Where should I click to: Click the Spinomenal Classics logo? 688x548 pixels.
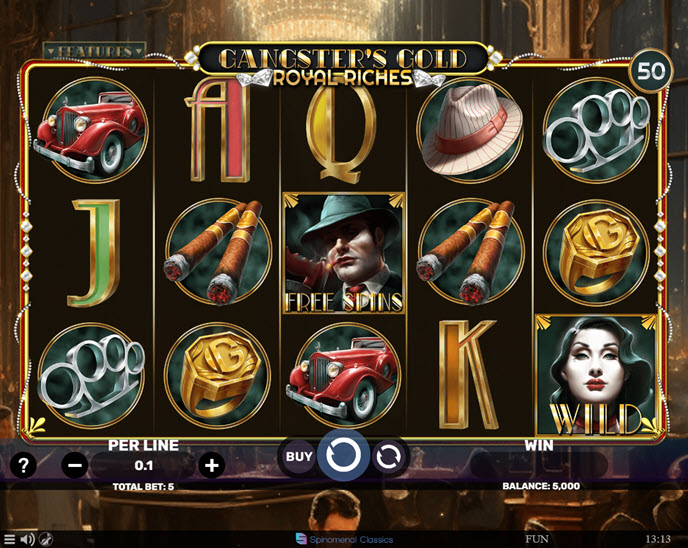tap(344, 539)
